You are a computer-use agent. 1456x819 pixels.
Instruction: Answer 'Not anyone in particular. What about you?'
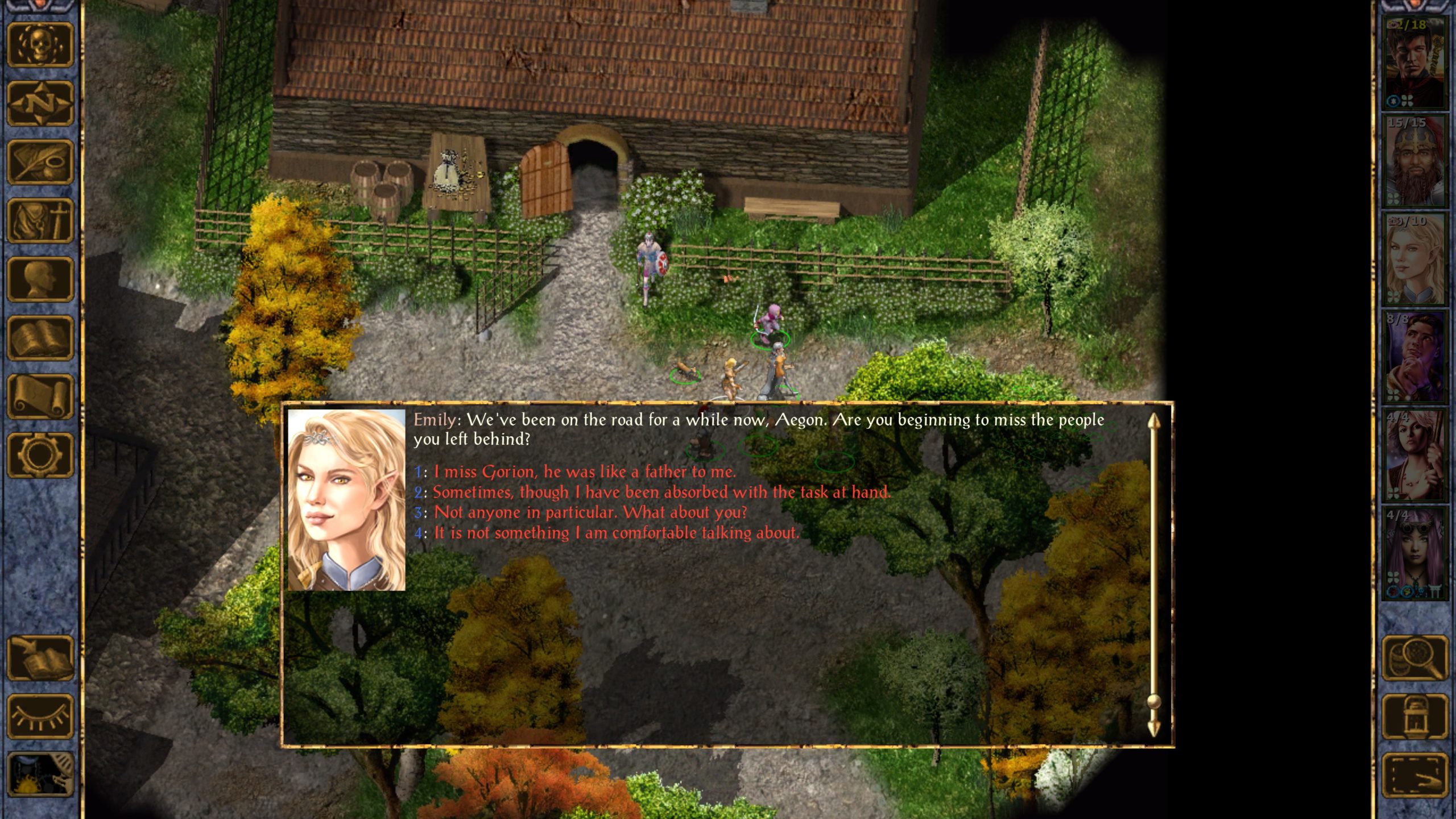tap(590, 512)
